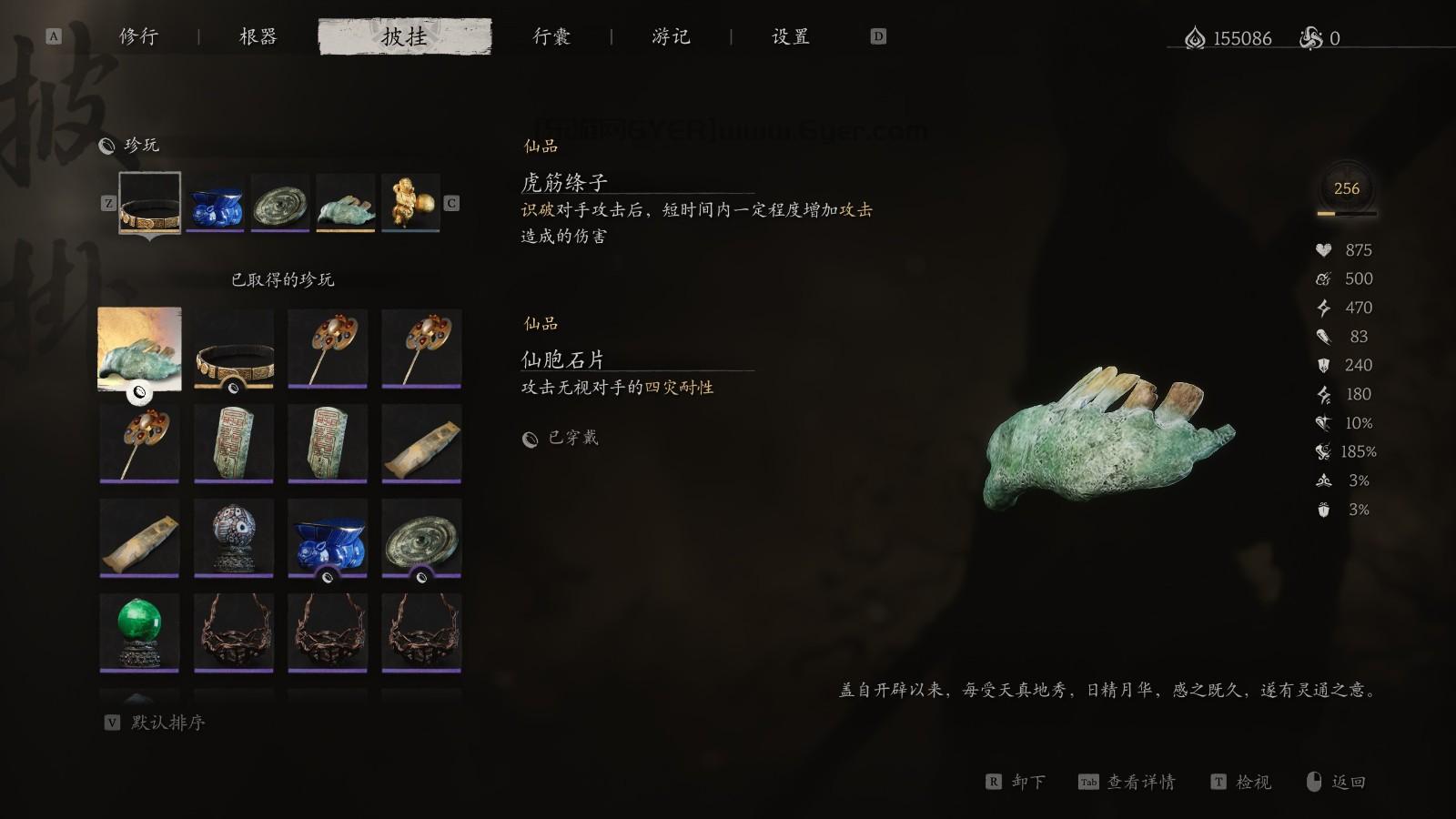Toggle the equipped badge on the bronze mirror curio
Viewport: 1456px width, 819px height.
pyautogui.click(x=423, y=577)
